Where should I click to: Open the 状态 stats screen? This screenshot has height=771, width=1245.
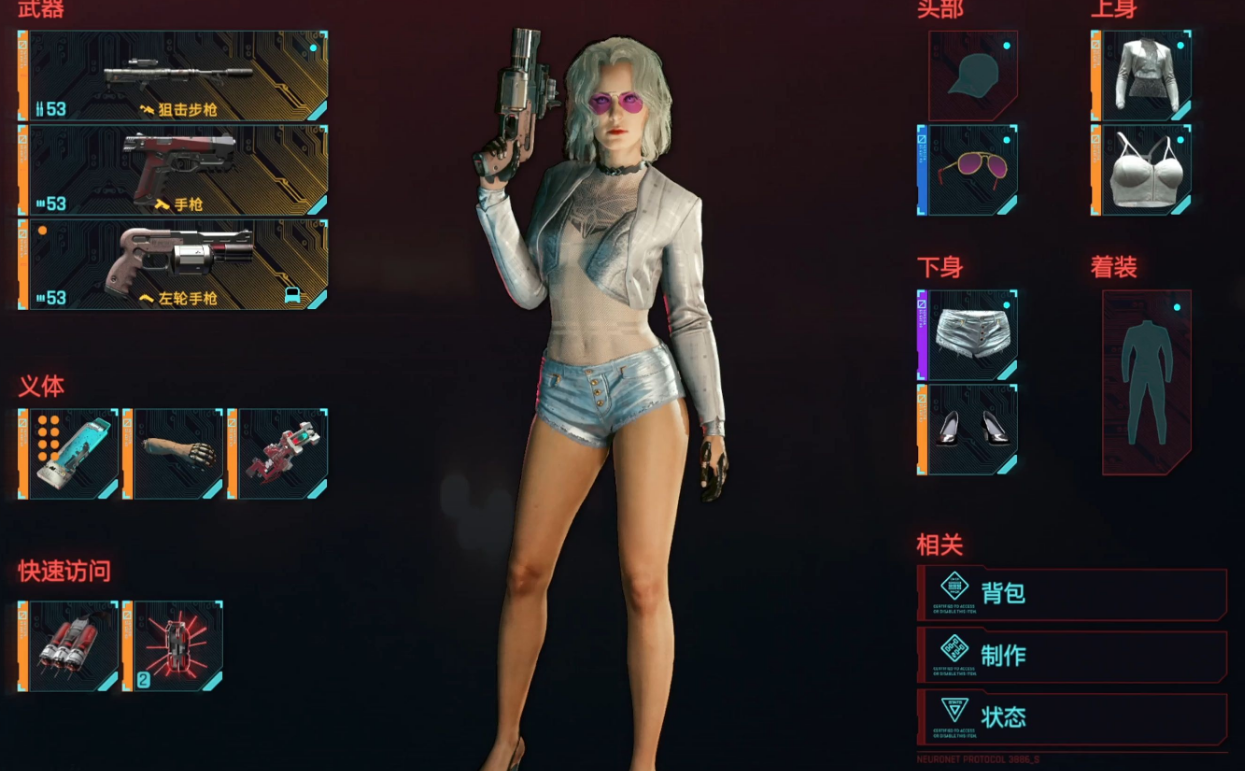[x=1071, y=718]
